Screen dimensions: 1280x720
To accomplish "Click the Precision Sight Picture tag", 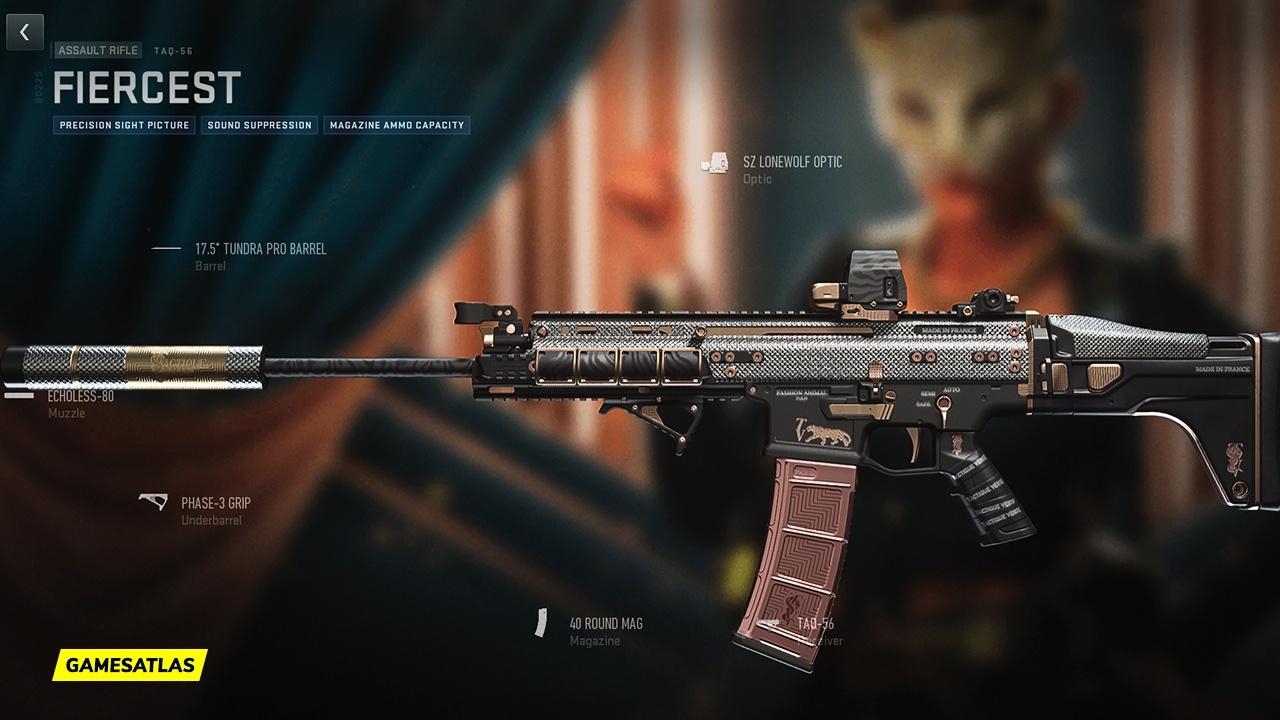I will coord(124,126).
